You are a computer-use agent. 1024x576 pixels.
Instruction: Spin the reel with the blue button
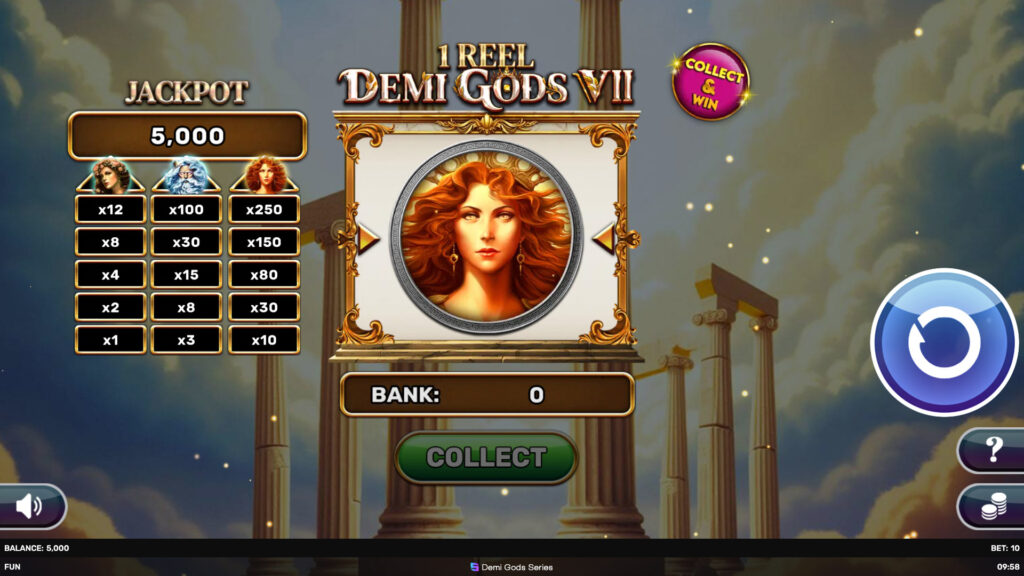(944, 342)
